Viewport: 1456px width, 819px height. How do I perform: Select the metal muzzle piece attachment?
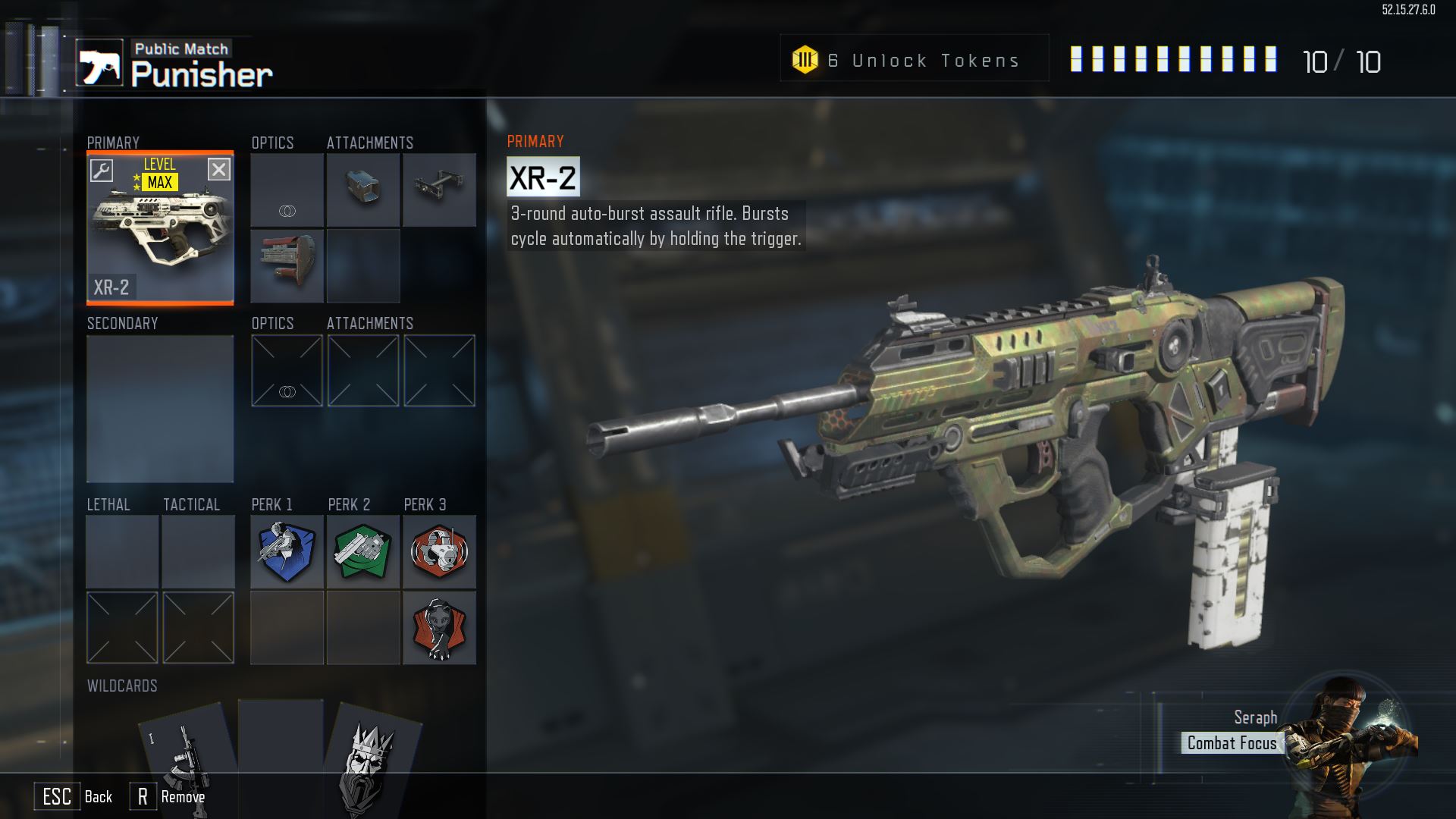(363, 190)
